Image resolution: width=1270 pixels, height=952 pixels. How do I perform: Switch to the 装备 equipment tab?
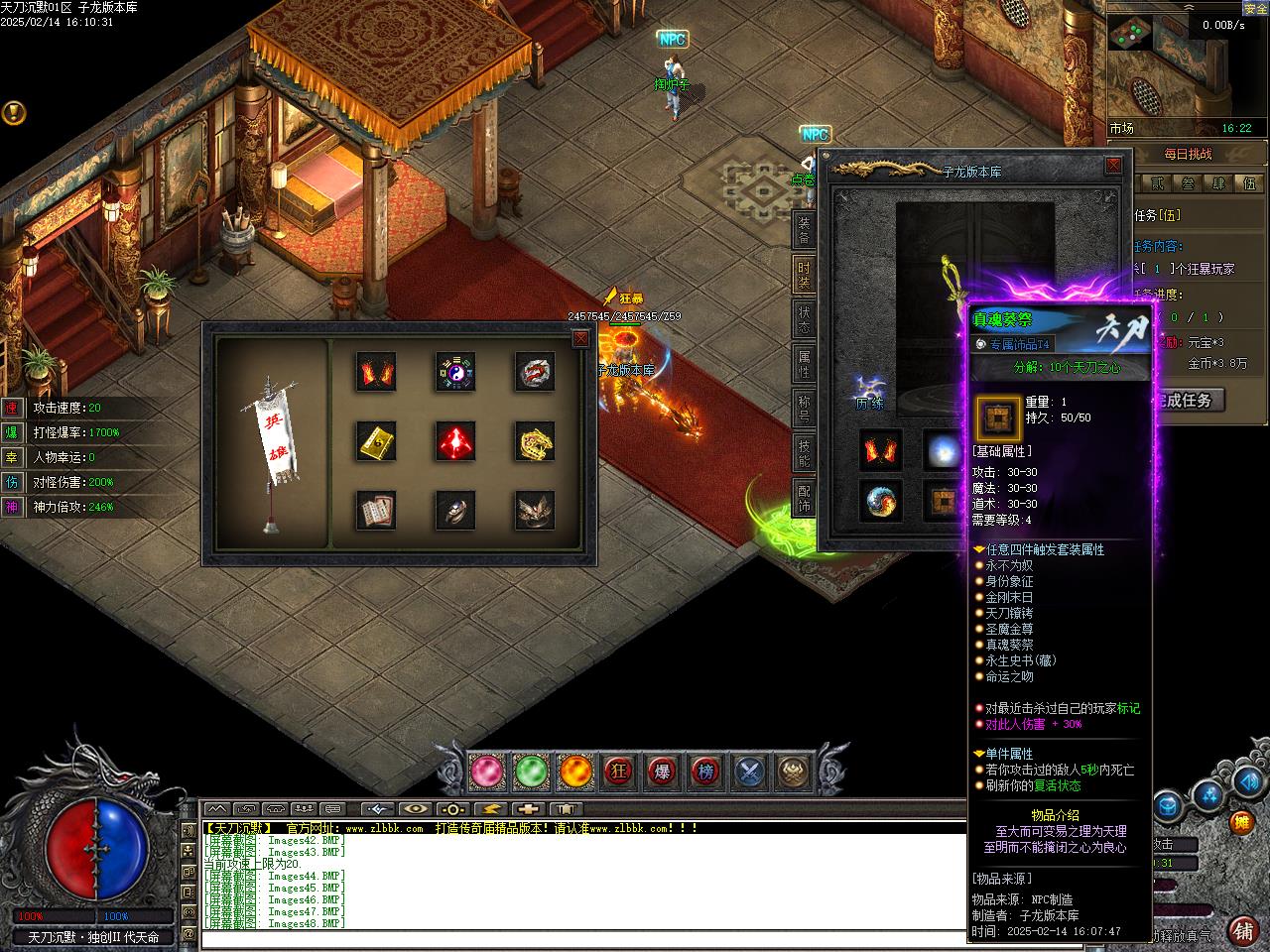(804, 229)
